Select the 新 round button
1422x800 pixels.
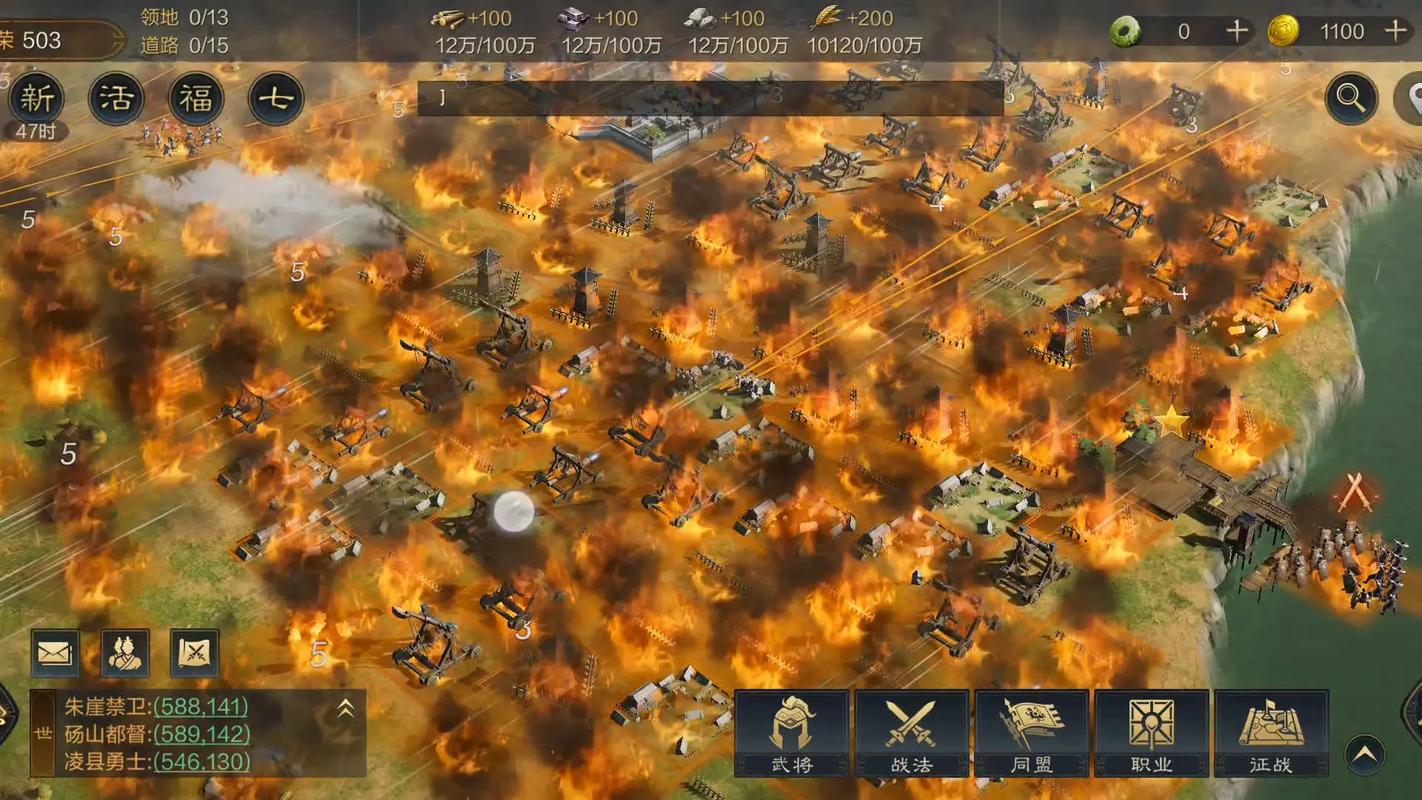[x=36, y=98]
